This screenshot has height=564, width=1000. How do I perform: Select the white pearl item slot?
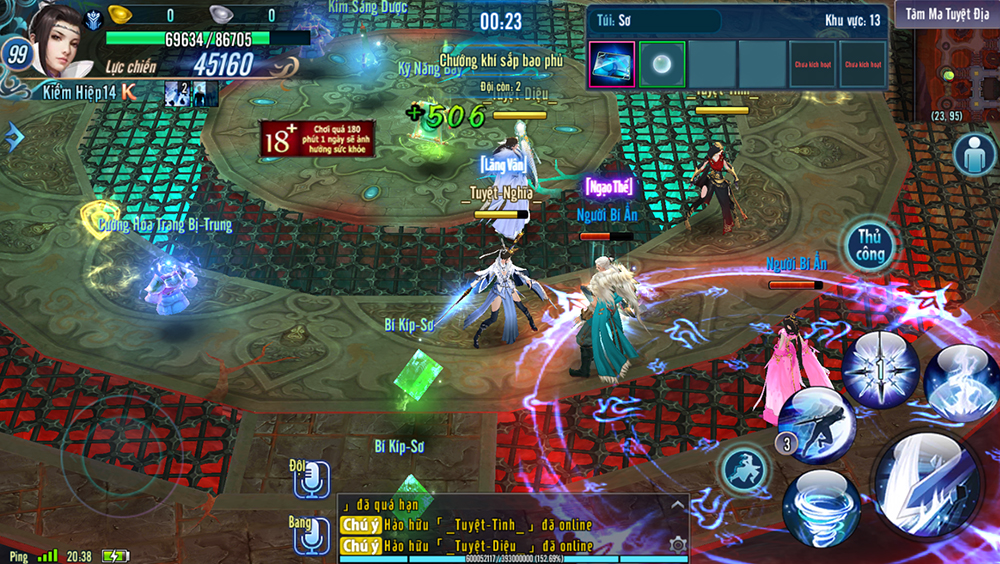click(x=661, y=64)
